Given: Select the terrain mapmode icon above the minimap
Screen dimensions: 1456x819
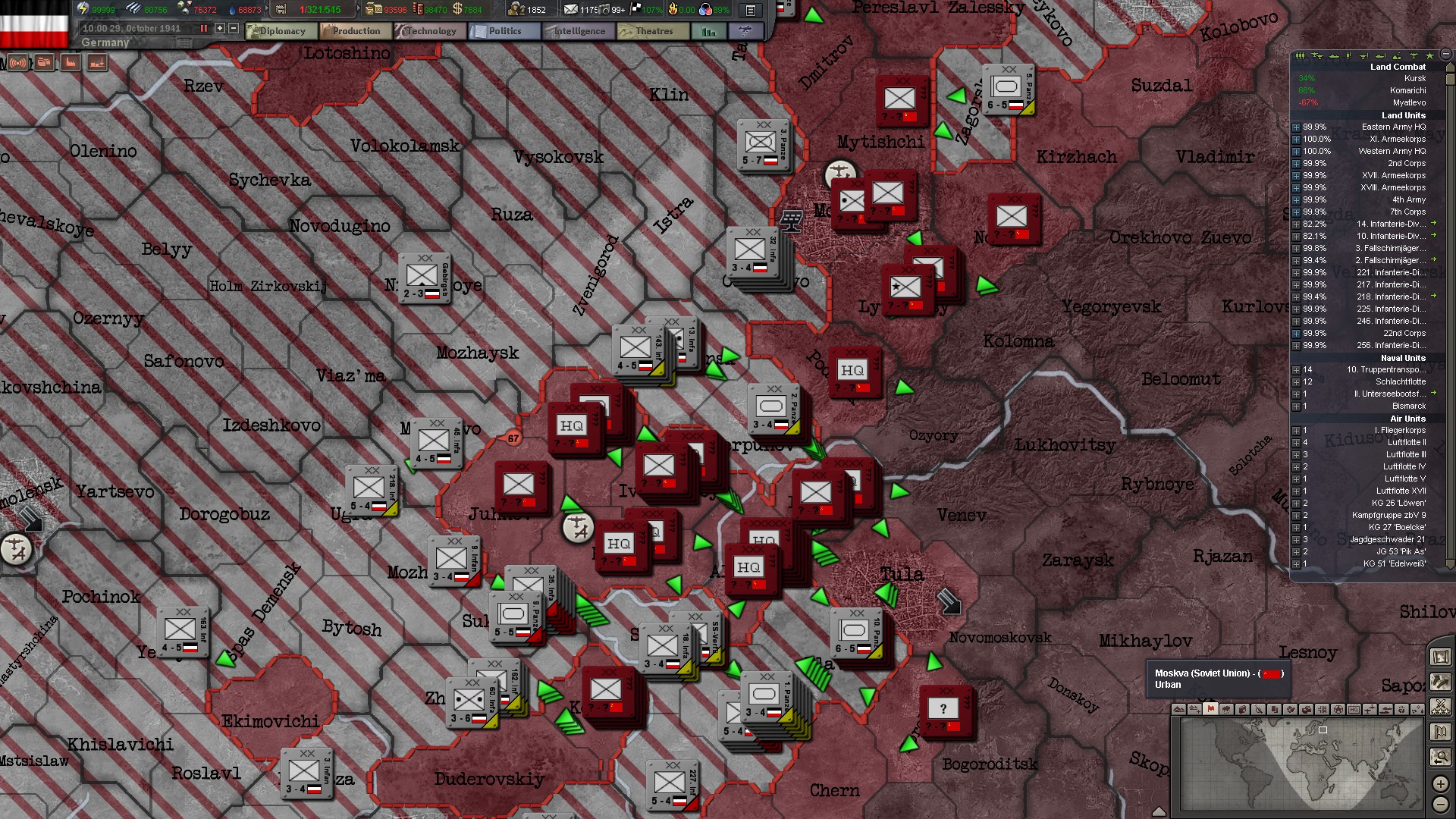Looking at the screenshot, I should [1178, 711].
